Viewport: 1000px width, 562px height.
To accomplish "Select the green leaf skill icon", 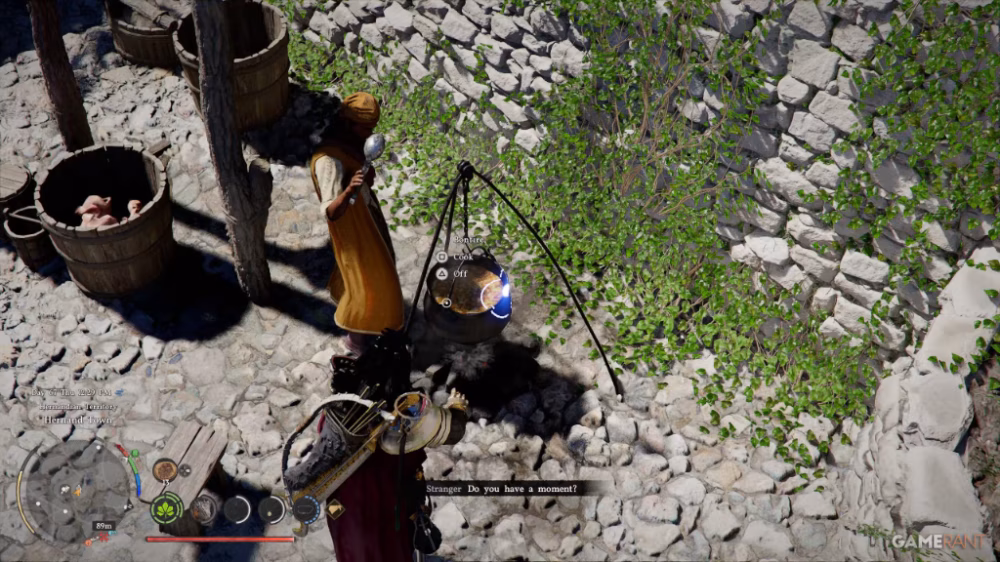I will point(166,508).
